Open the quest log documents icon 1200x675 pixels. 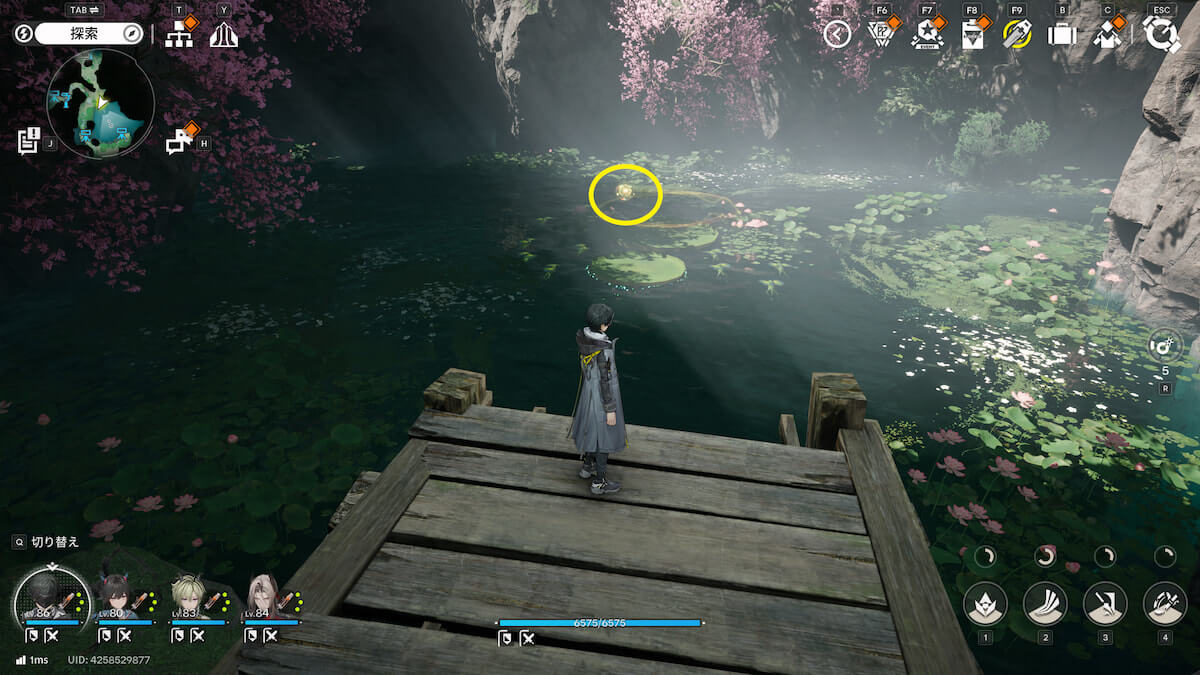(28, 141)
